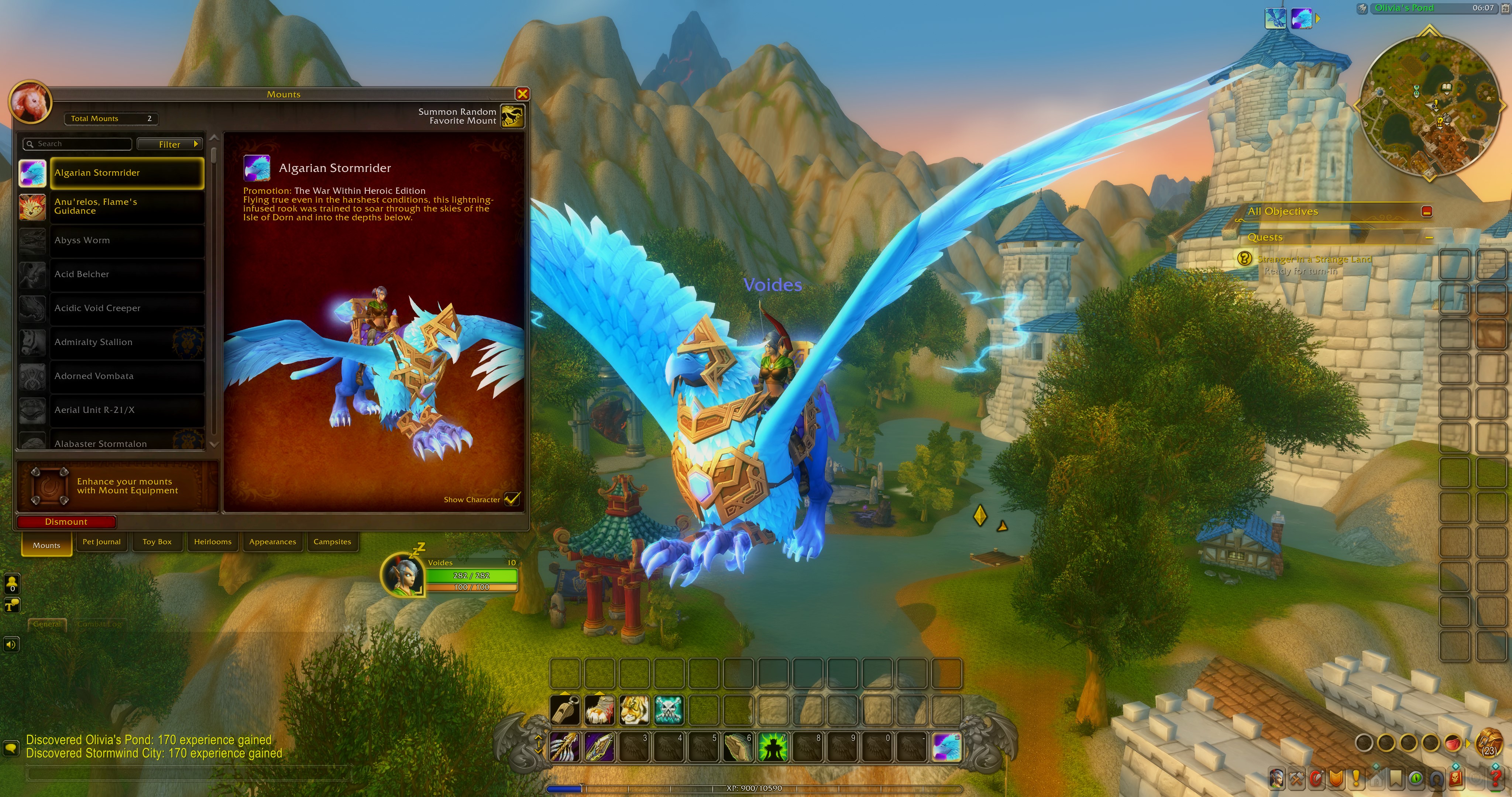
Task: Toggle All Objectives tracker visibility
Action: click(1426, 213)
